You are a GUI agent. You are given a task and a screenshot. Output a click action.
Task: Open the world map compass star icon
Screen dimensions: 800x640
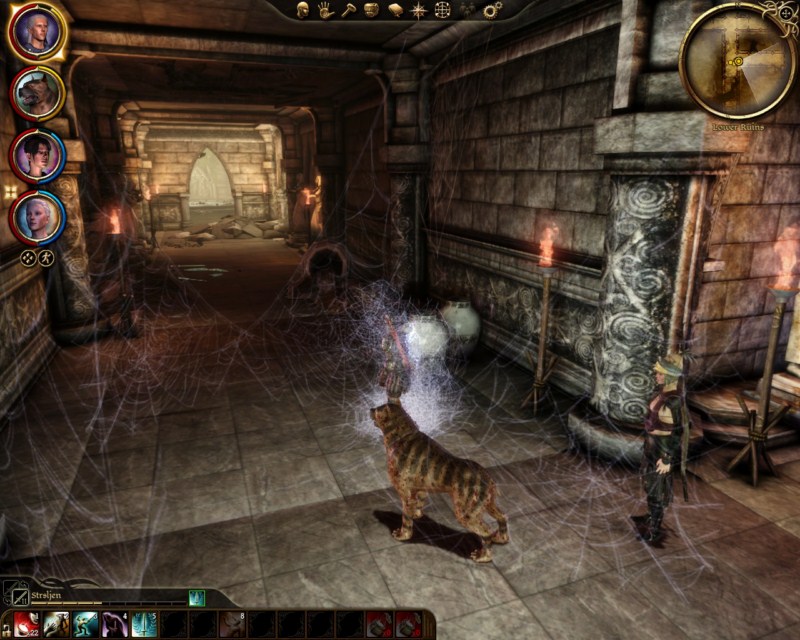tap(418, 10)
